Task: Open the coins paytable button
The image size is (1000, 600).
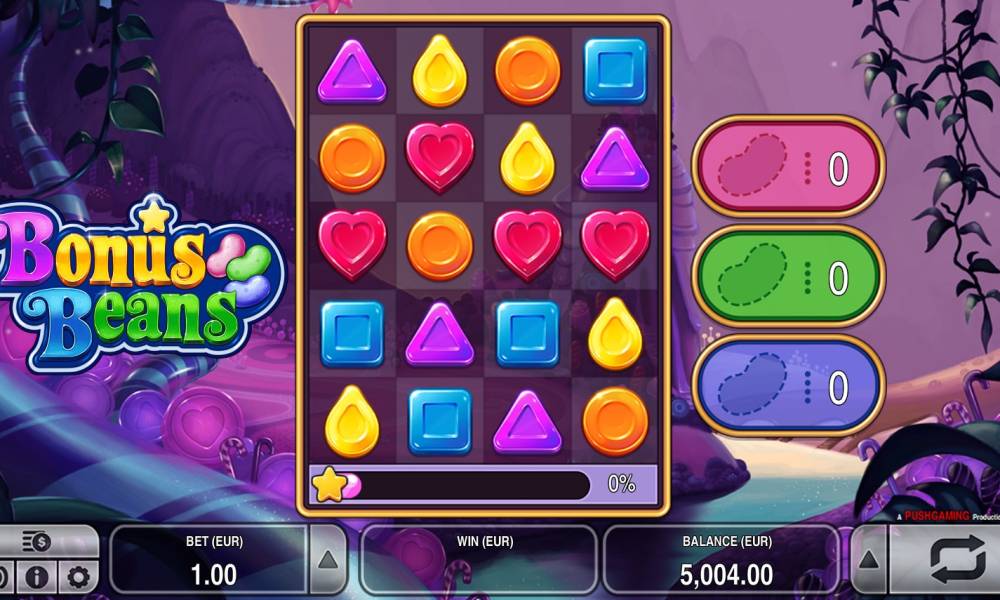Action: click(x=37, y=542)
